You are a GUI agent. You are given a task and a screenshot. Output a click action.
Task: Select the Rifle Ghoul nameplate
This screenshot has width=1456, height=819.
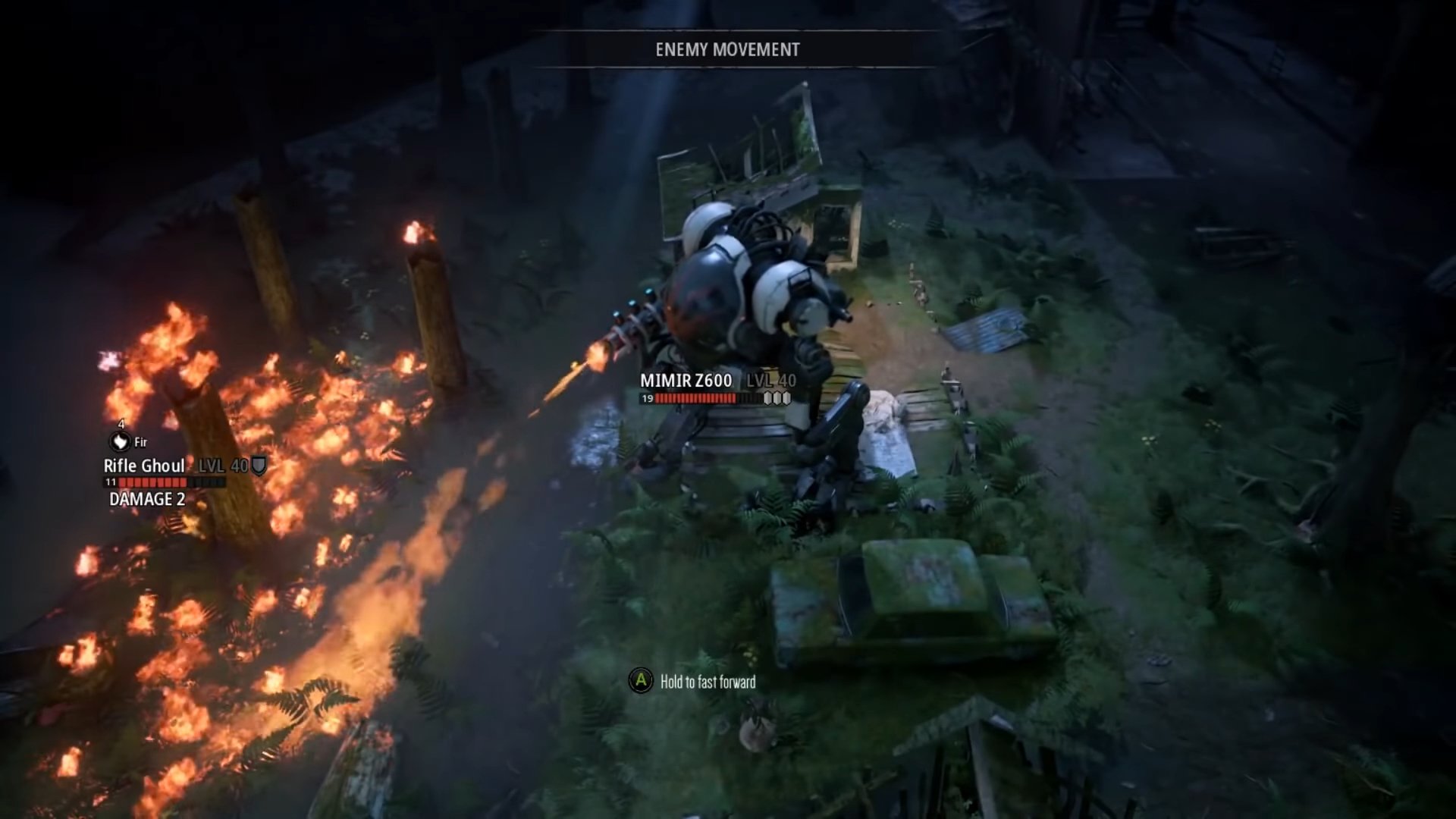click(144, 466)
